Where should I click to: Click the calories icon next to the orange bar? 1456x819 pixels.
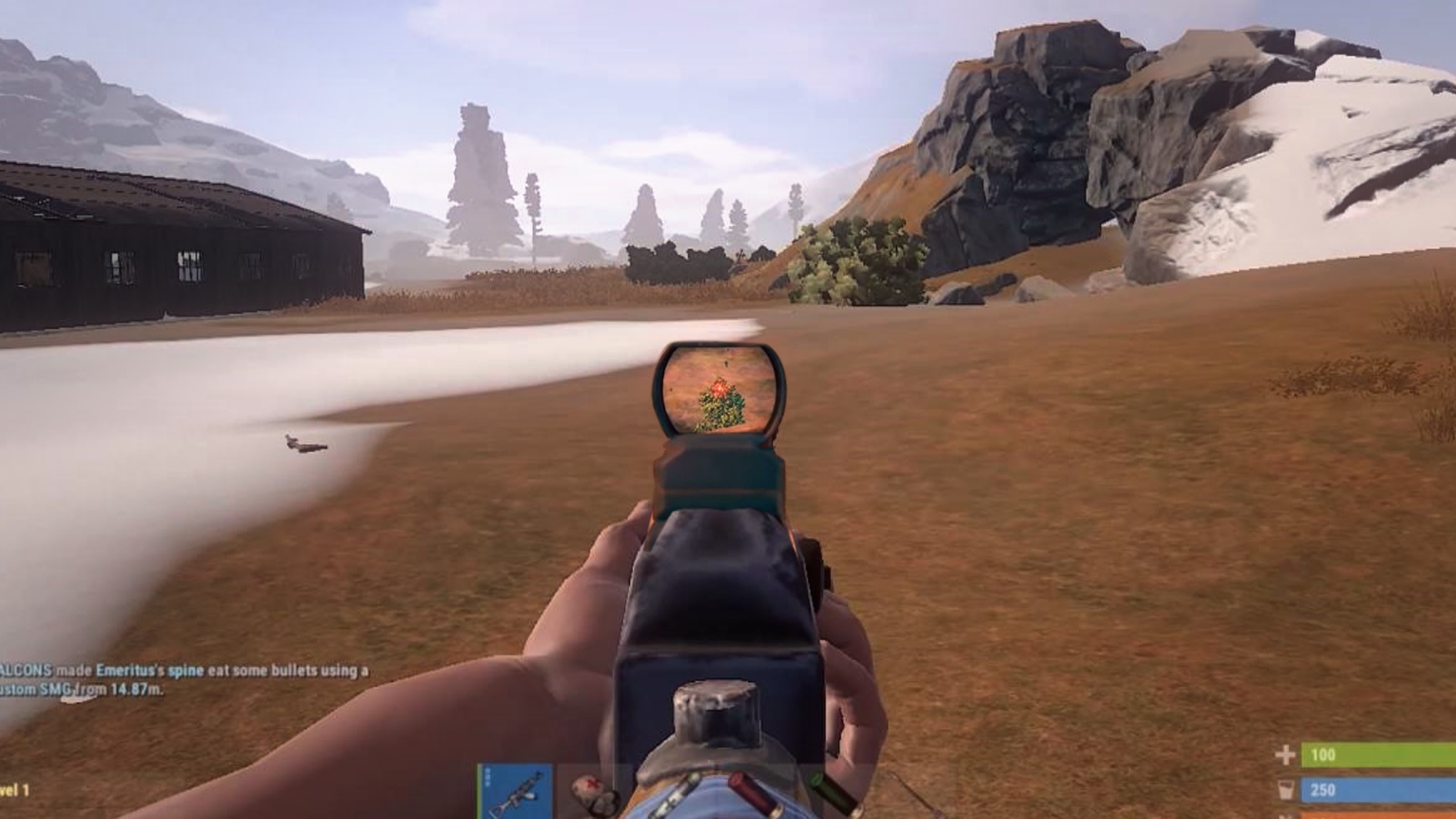tap(1285, 815)
